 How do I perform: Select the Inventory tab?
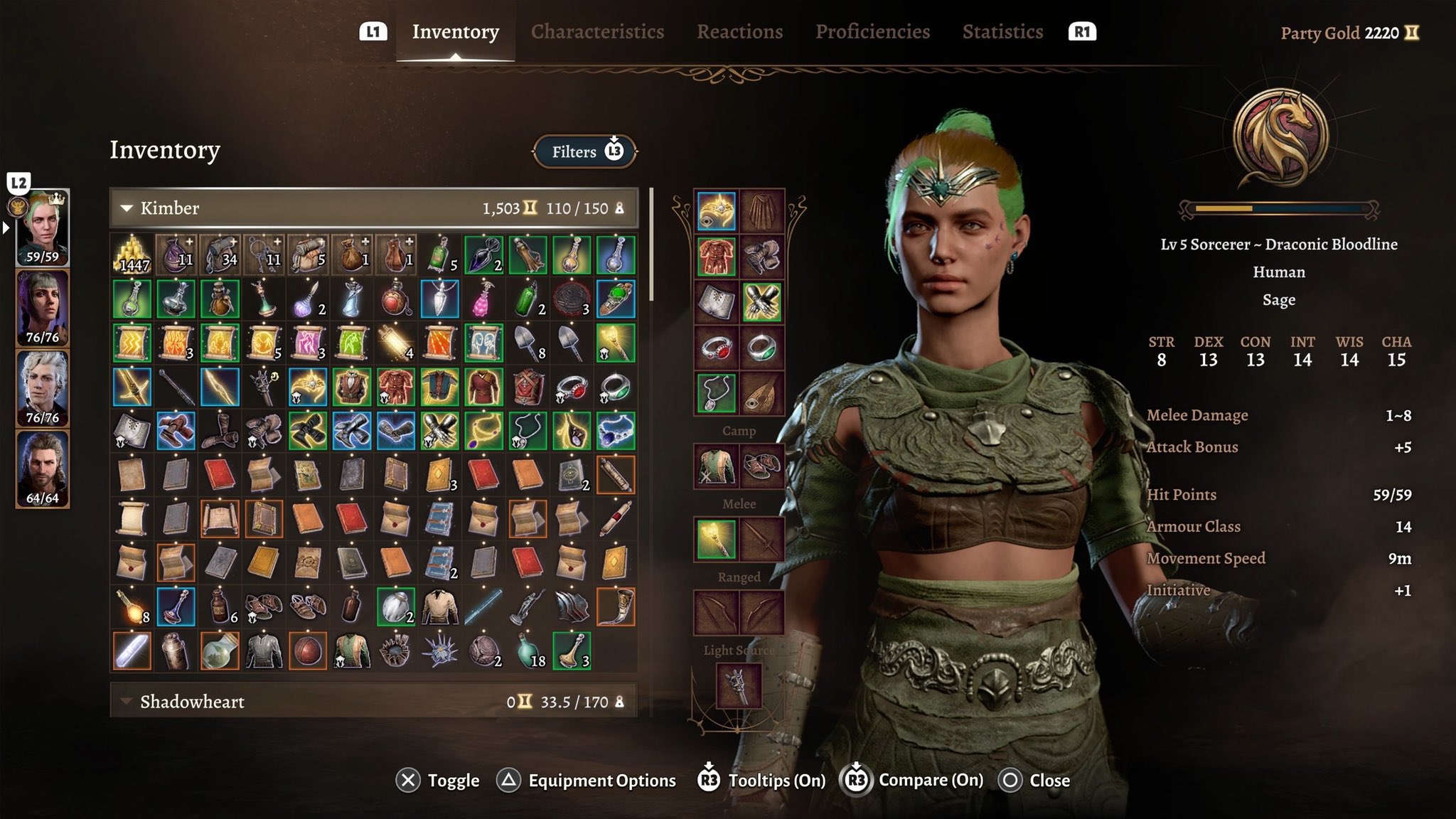coord(455,32)
